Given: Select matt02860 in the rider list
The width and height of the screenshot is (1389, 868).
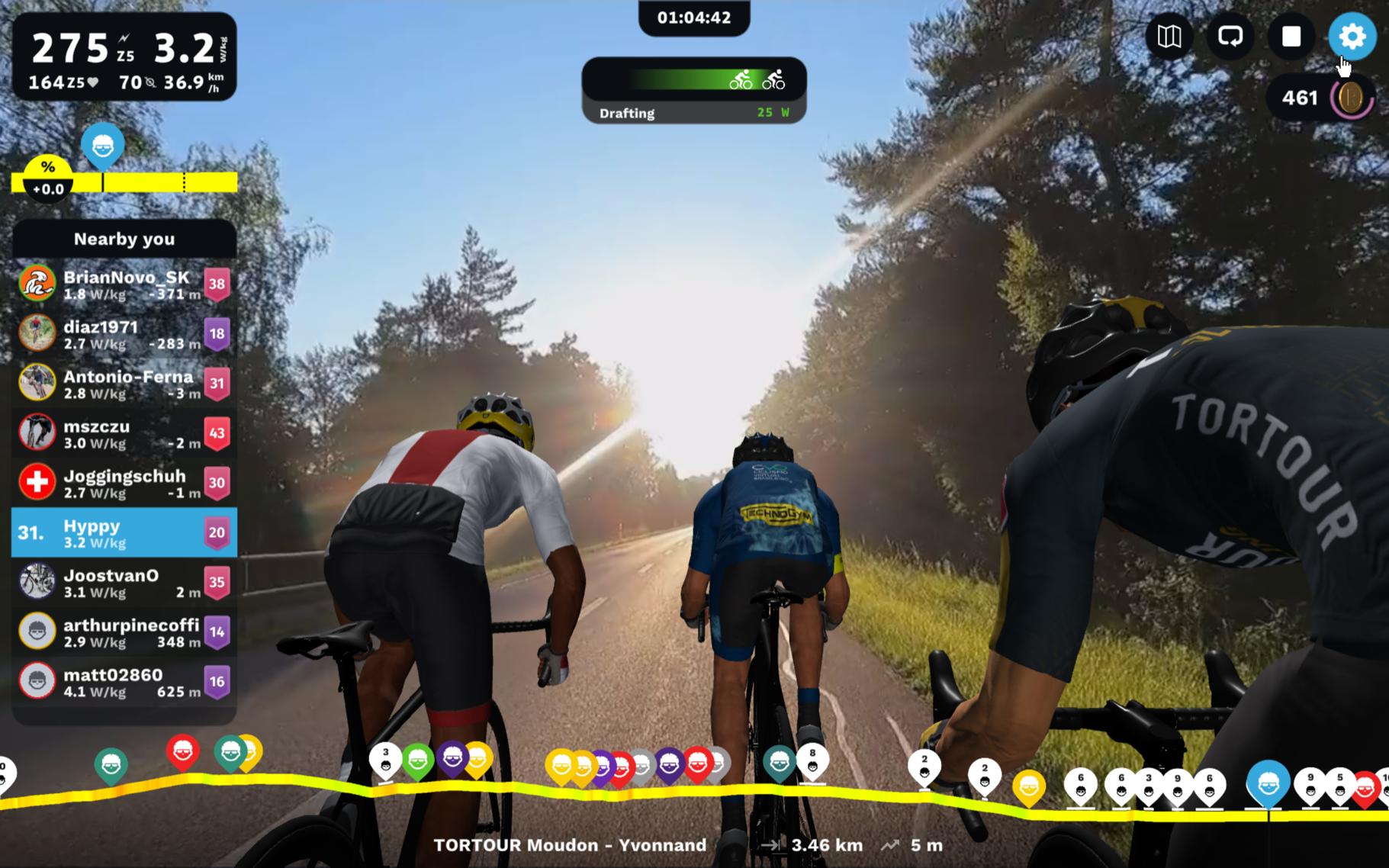Looking at the screenshot, I should click(124, 681).
